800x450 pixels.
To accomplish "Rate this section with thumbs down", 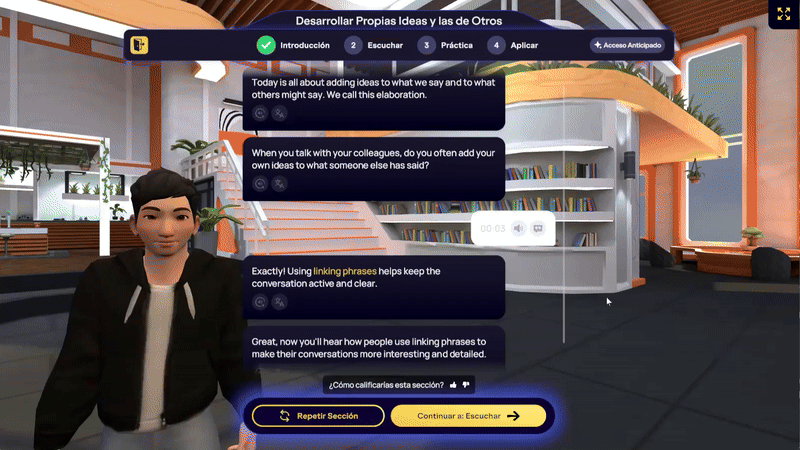I will (x=466, y=384).
